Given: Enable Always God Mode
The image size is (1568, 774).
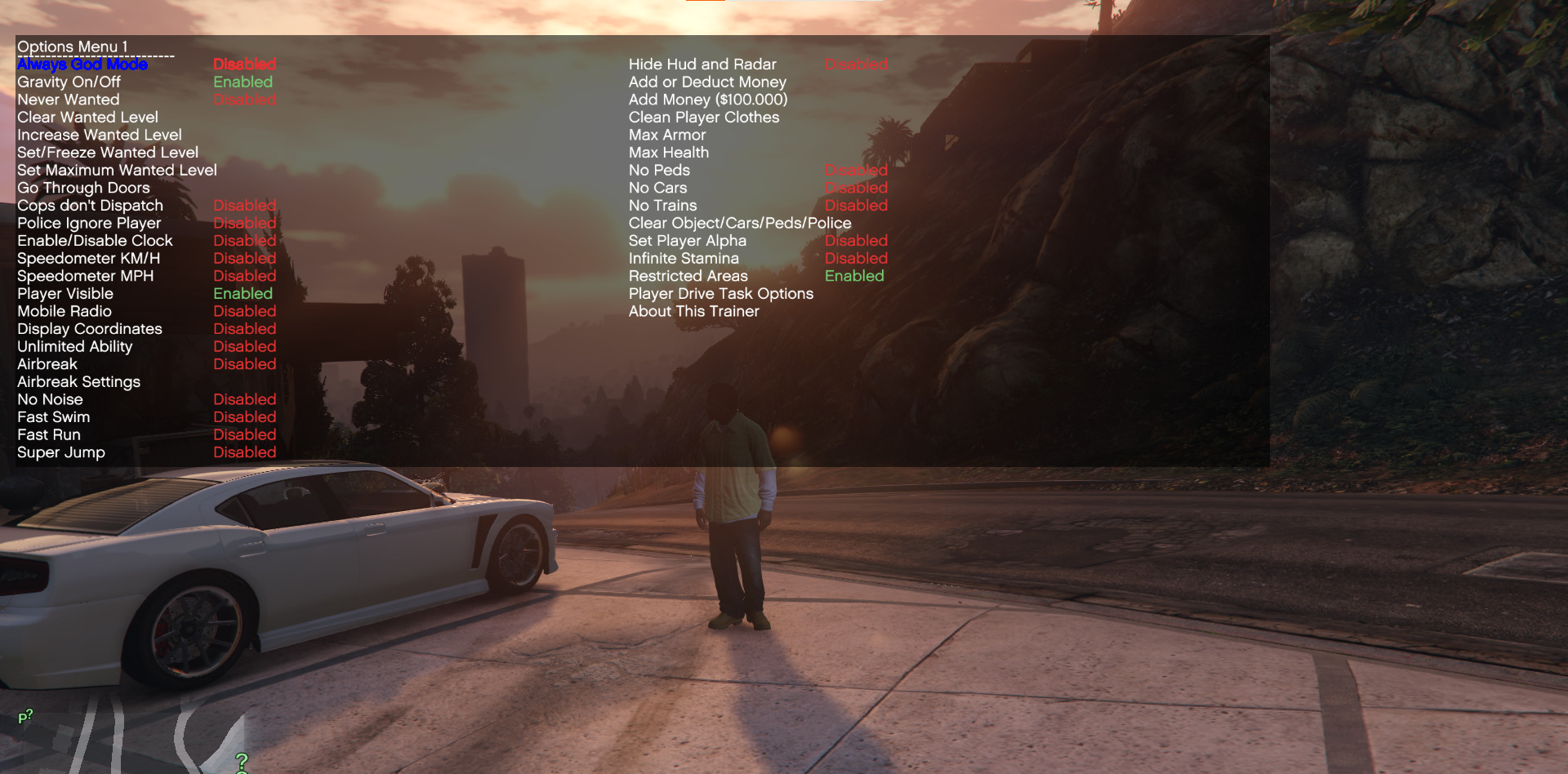Looking at the screenshot, I should tap(81, 64).
